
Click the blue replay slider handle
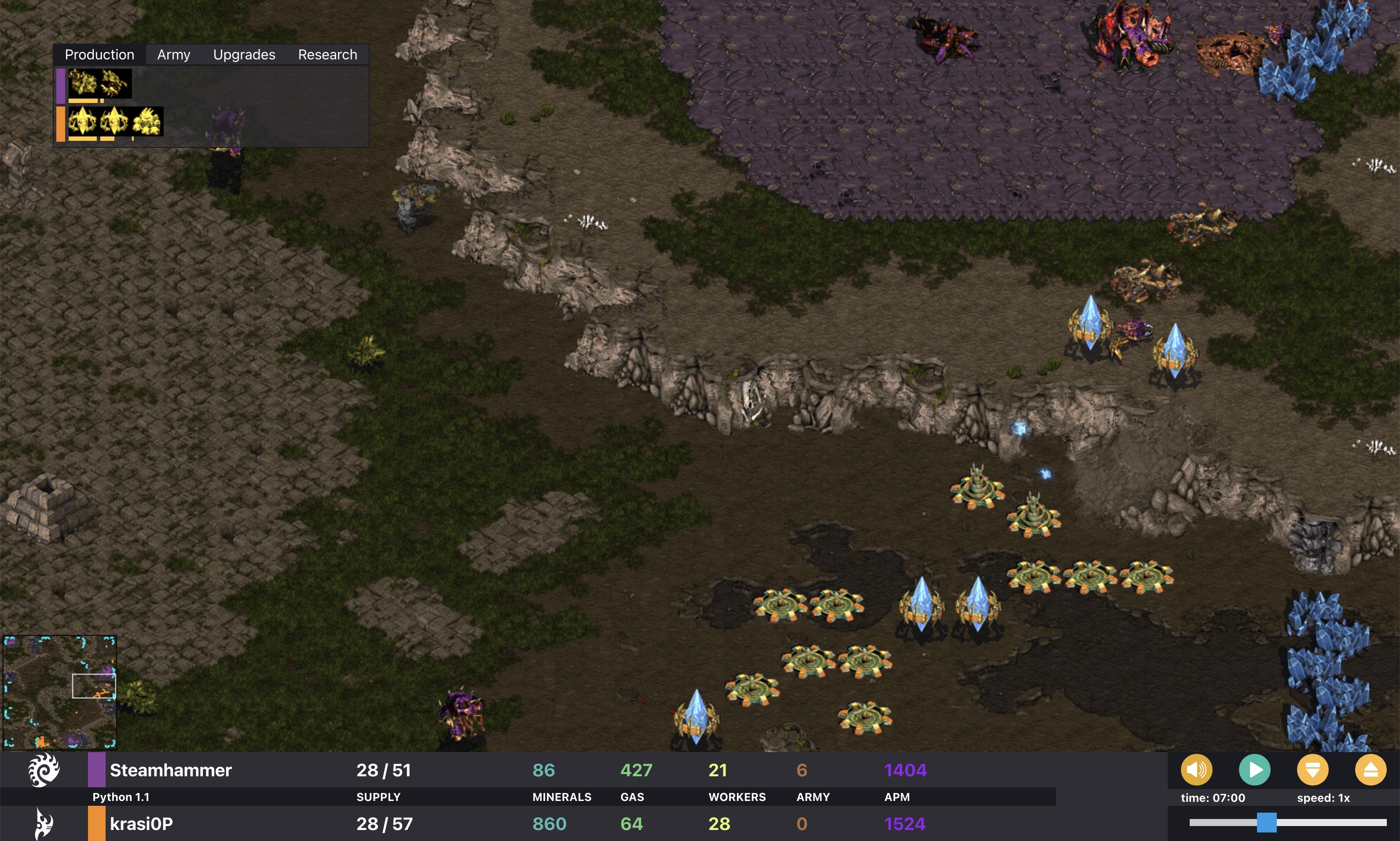(1266, 823)
